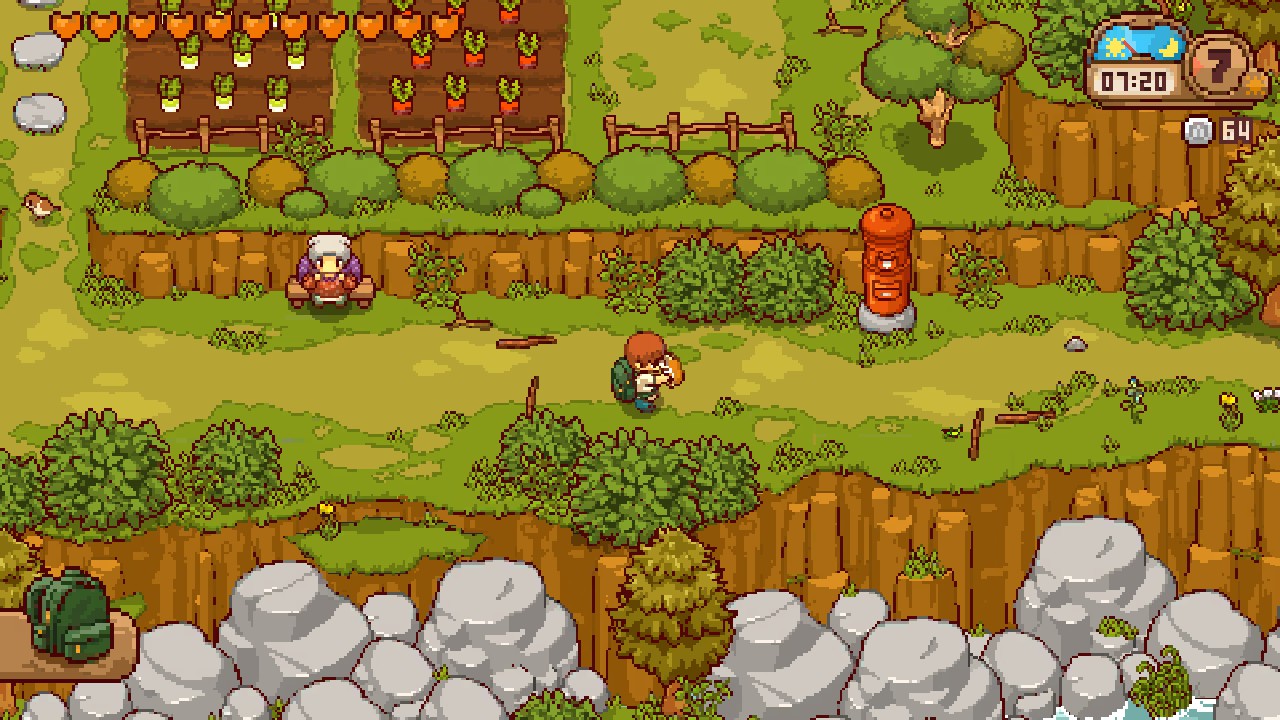The height and width of the screenshot is (720, 1280).
Task: Open the red mailbox near the path
Action: pos(884,265)
